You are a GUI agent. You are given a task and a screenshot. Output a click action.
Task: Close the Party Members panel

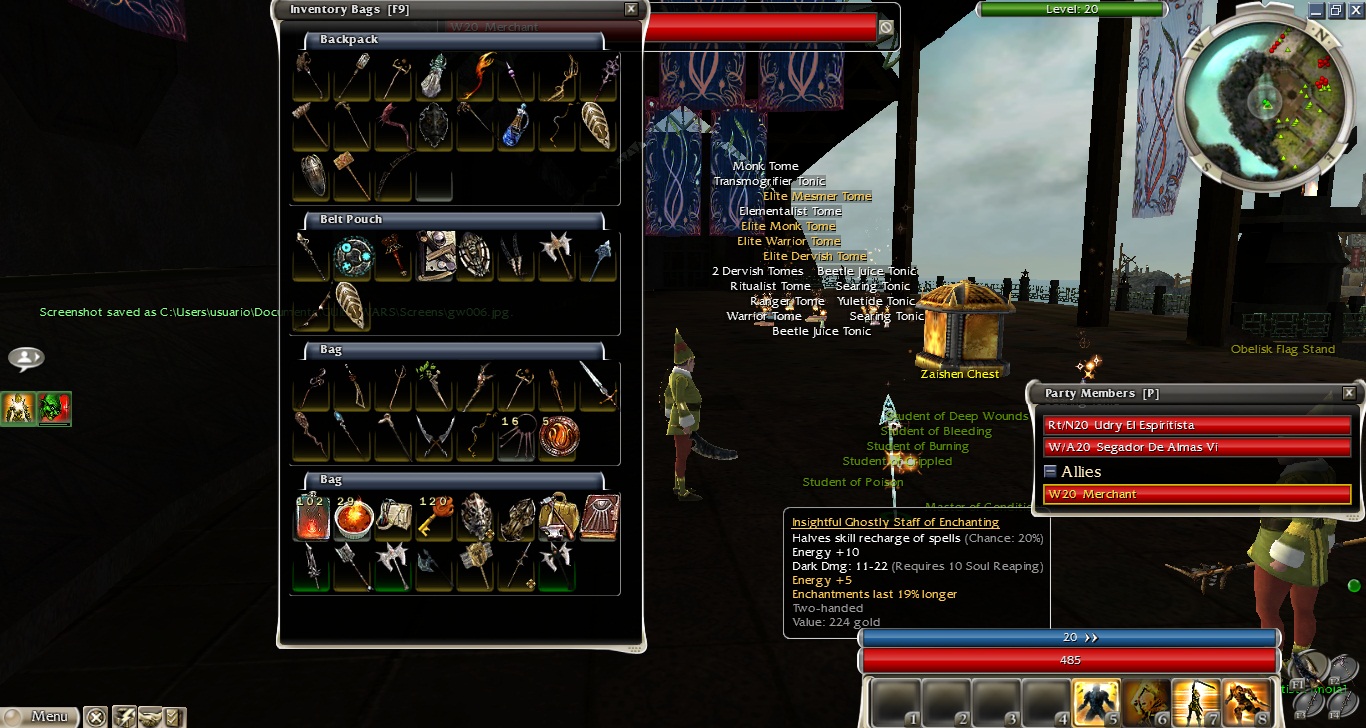point(1349,393)
